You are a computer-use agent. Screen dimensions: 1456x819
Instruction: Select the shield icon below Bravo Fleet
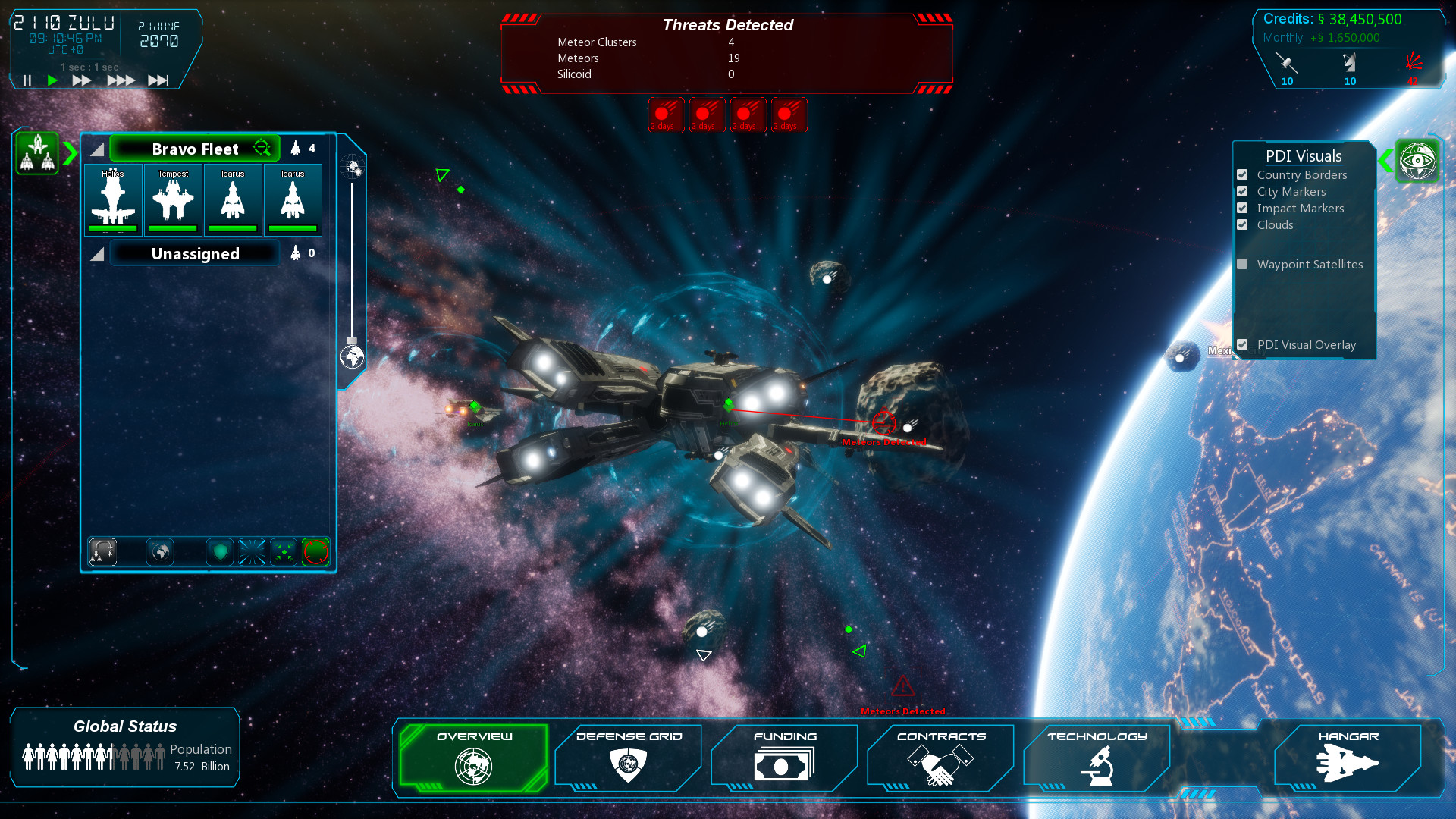click(x=220, y=552)
